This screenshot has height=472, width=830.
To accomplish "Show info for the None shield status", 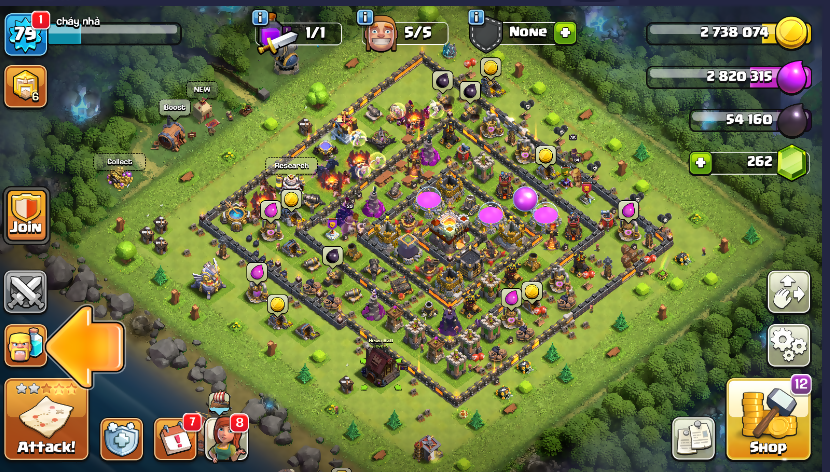I will click(x=476, y=18).
